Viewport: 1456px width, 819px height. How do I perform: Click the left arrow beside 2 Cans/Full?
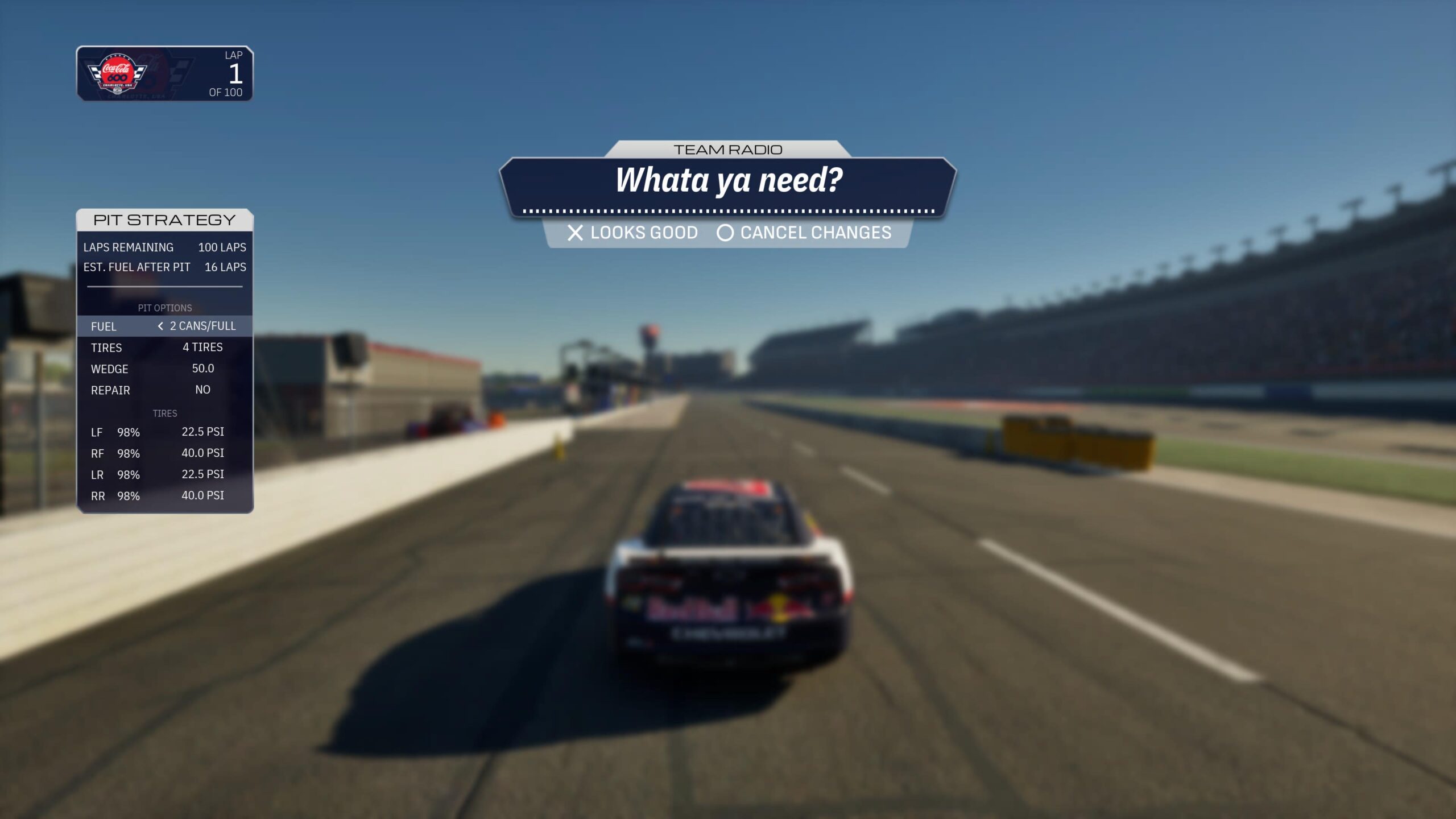click(x=160, y=326)
